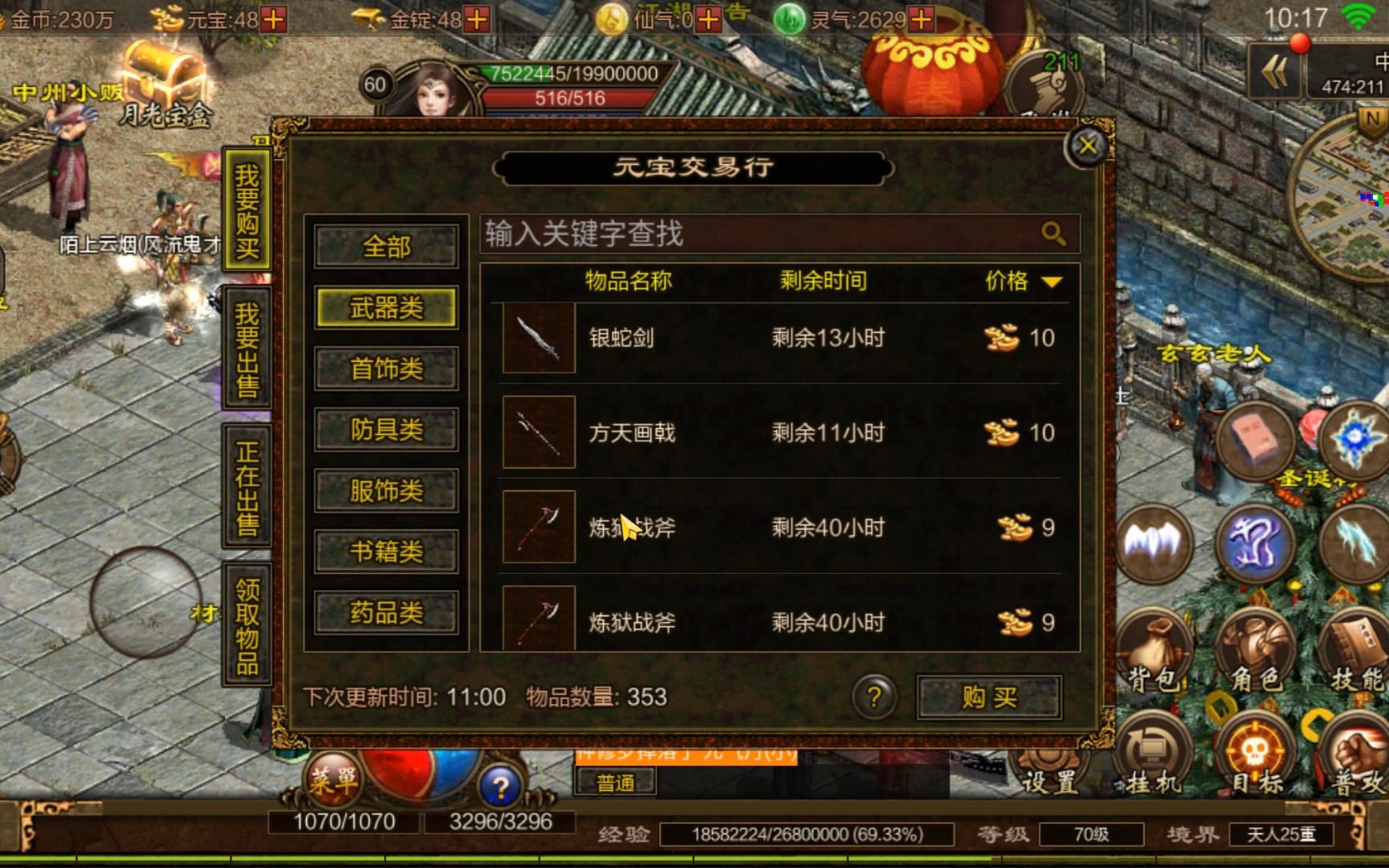Screen dimensions: 1389x868
Task: Open the 普通 chat channel selector
Action: (x=619, y=781)
